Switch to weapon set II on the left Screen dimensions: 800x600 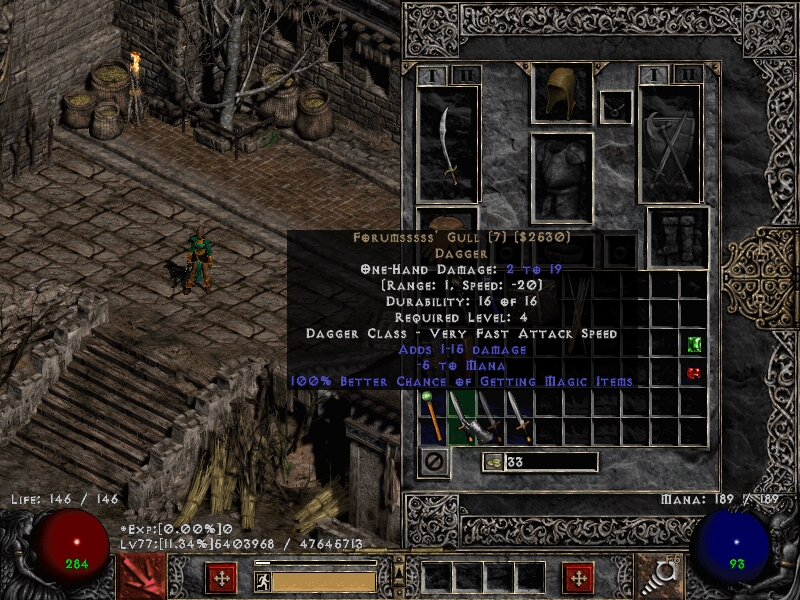[x=464, y=75]
